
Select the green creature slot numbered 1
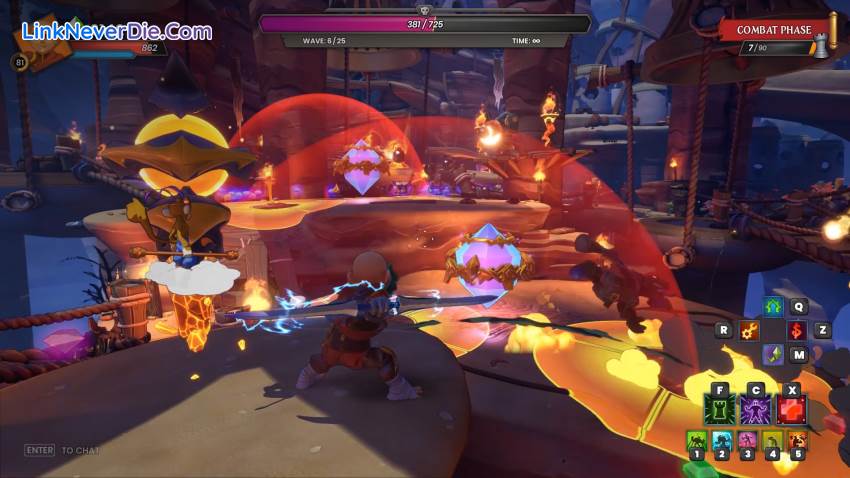pos(696,441)
